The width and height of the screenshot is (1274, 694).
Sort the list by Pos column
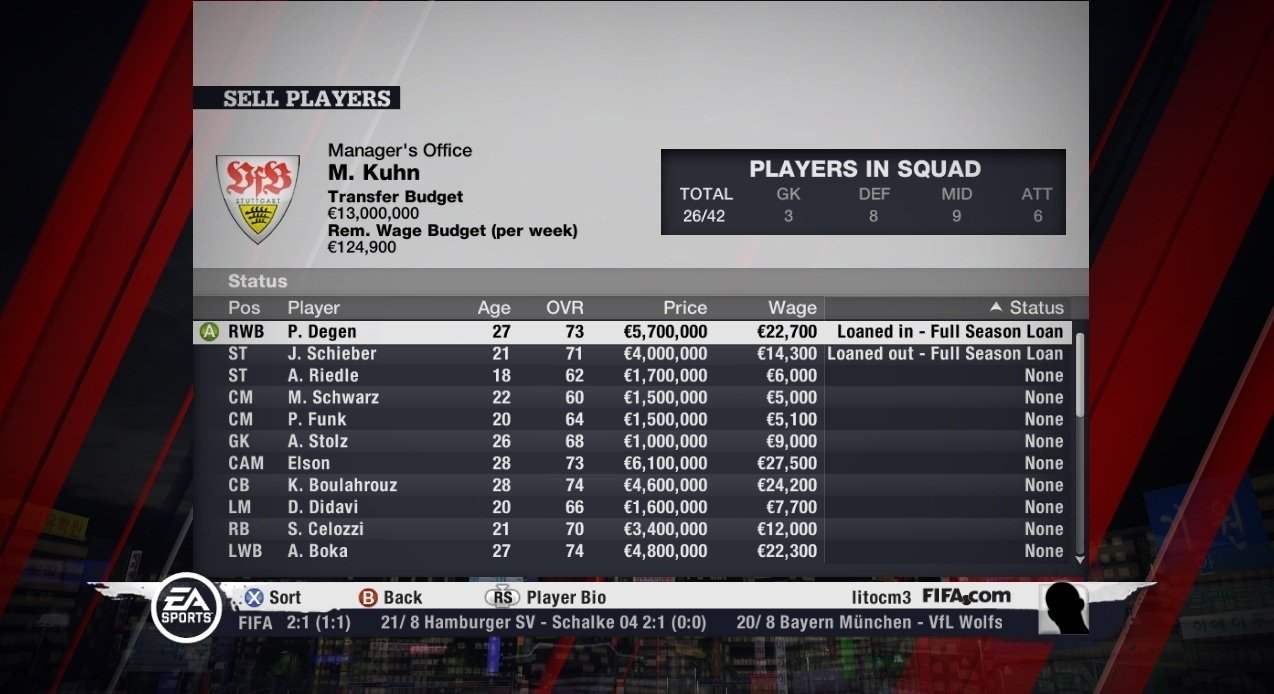click(x=244, y=308)
